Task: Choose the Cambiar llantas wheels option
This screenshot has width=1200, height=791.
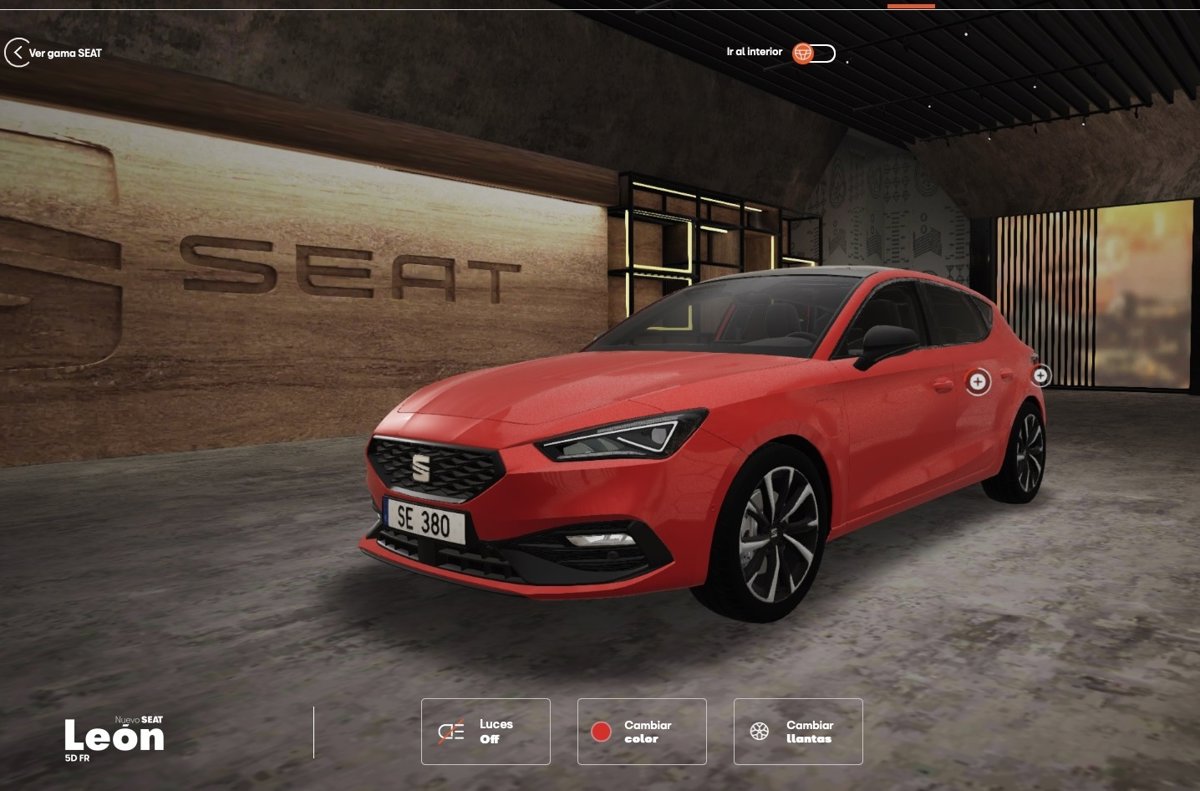Action: pyautogui.click(x=798, y=731)
